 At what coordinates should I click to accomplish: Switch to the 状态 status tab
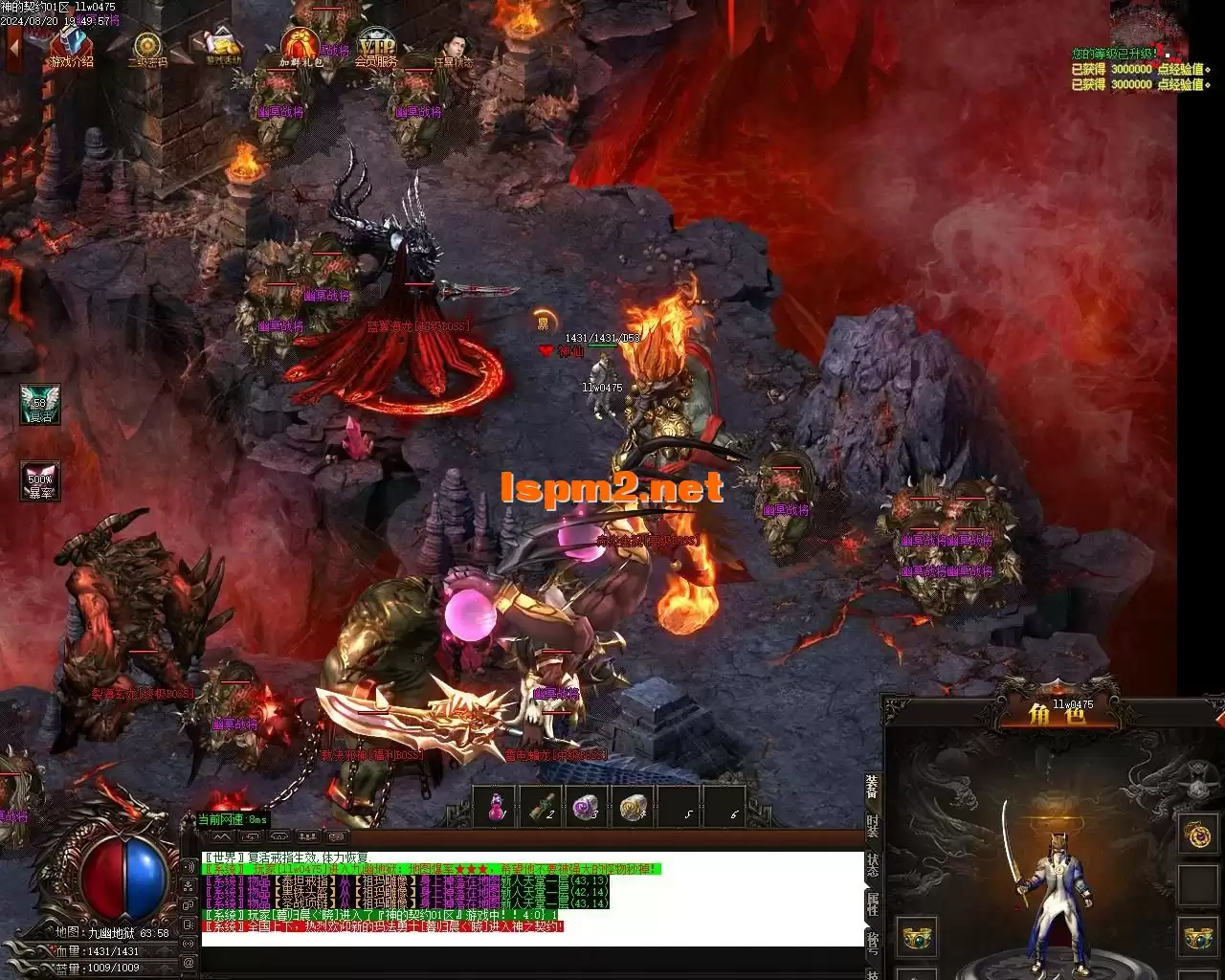coord(873,865)
